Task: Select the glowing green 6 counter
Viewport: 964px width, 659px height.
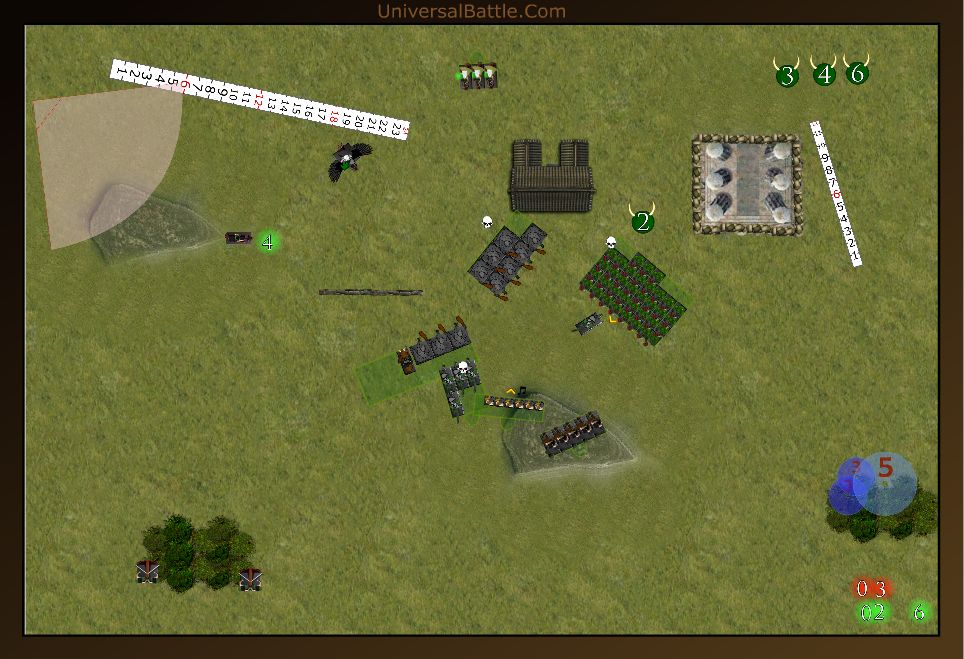Action: click(920, 612)
